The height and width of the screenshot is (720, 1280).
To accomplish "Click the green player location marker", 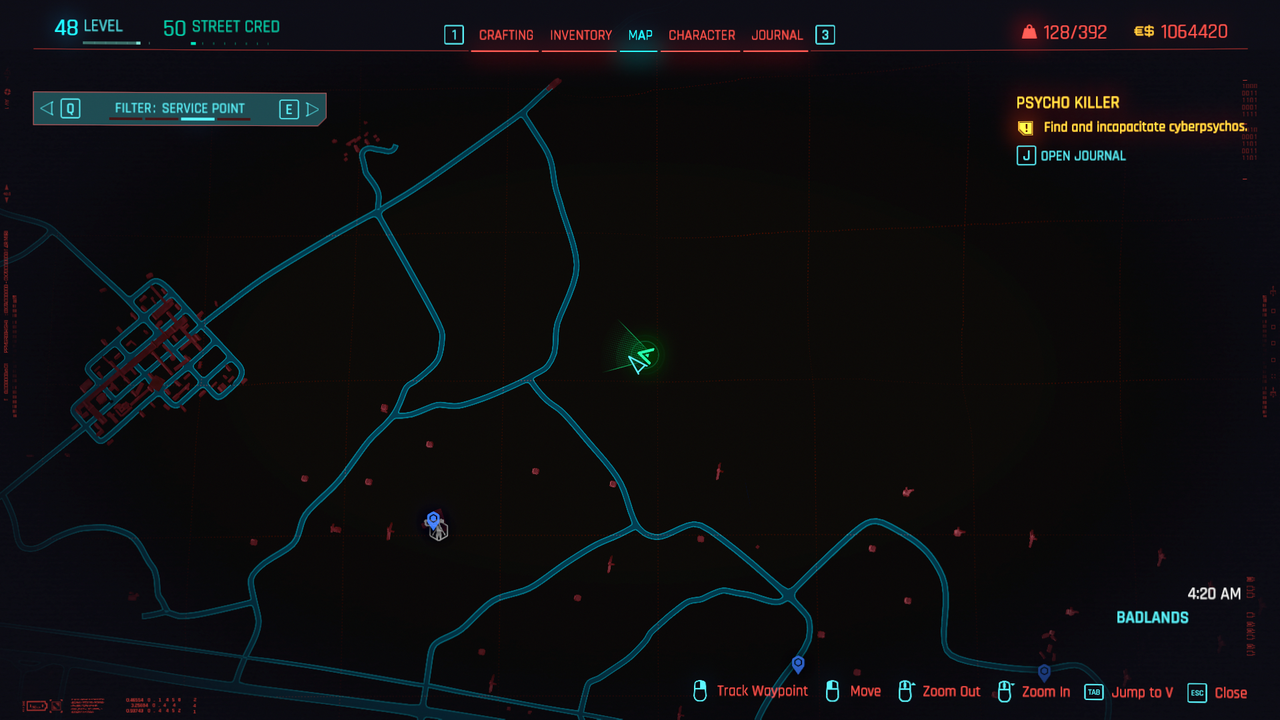I will pyautogui.click(x=640, y=359).
